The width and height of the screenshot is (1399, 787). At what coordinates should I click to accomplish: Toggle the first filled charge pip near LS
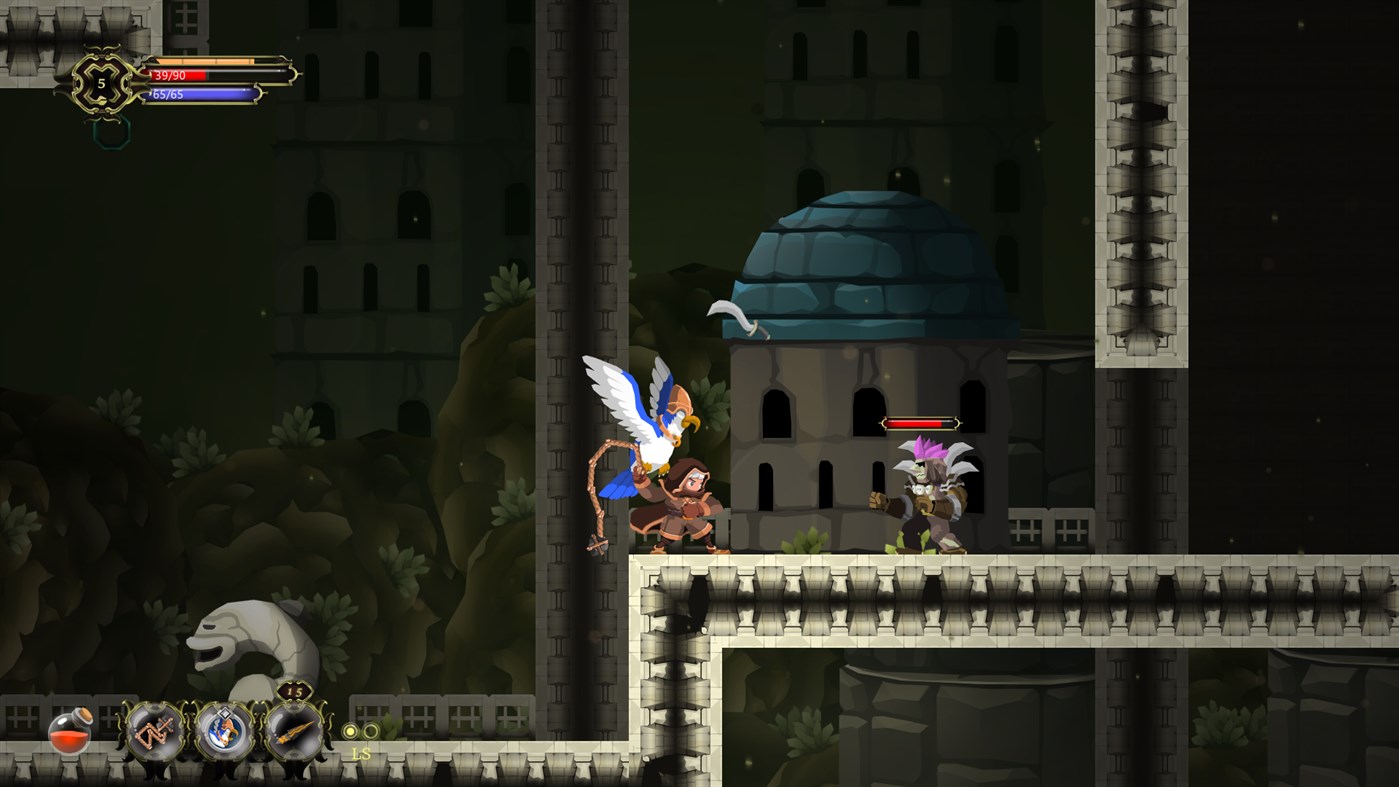pyautogui.click(x=350, y=731)
